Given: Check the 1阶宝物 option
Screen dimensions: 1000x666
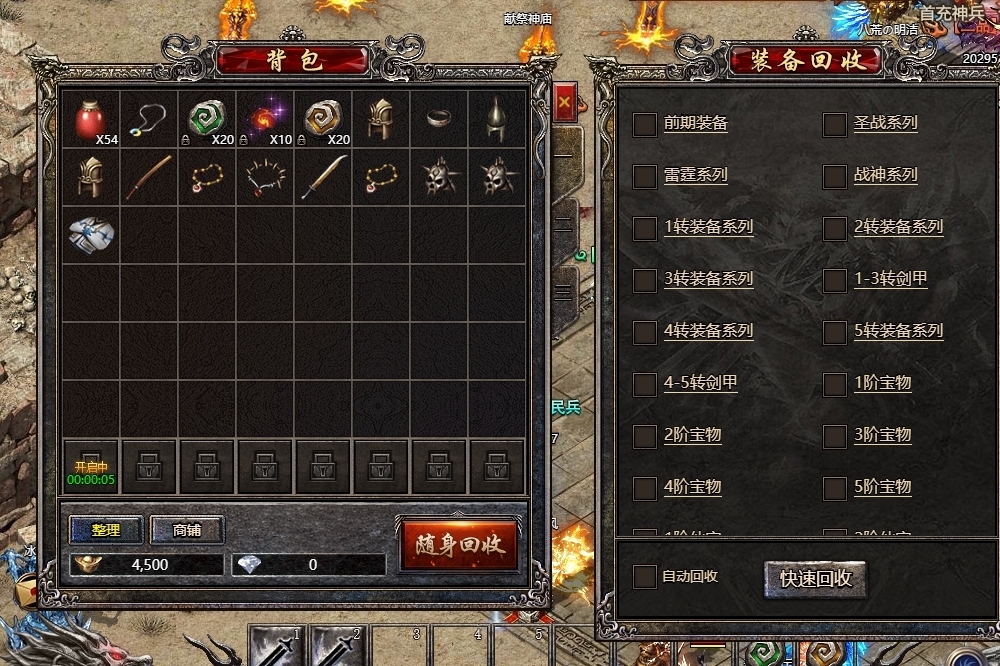Looking at the screenshot, I should point(834,384).
